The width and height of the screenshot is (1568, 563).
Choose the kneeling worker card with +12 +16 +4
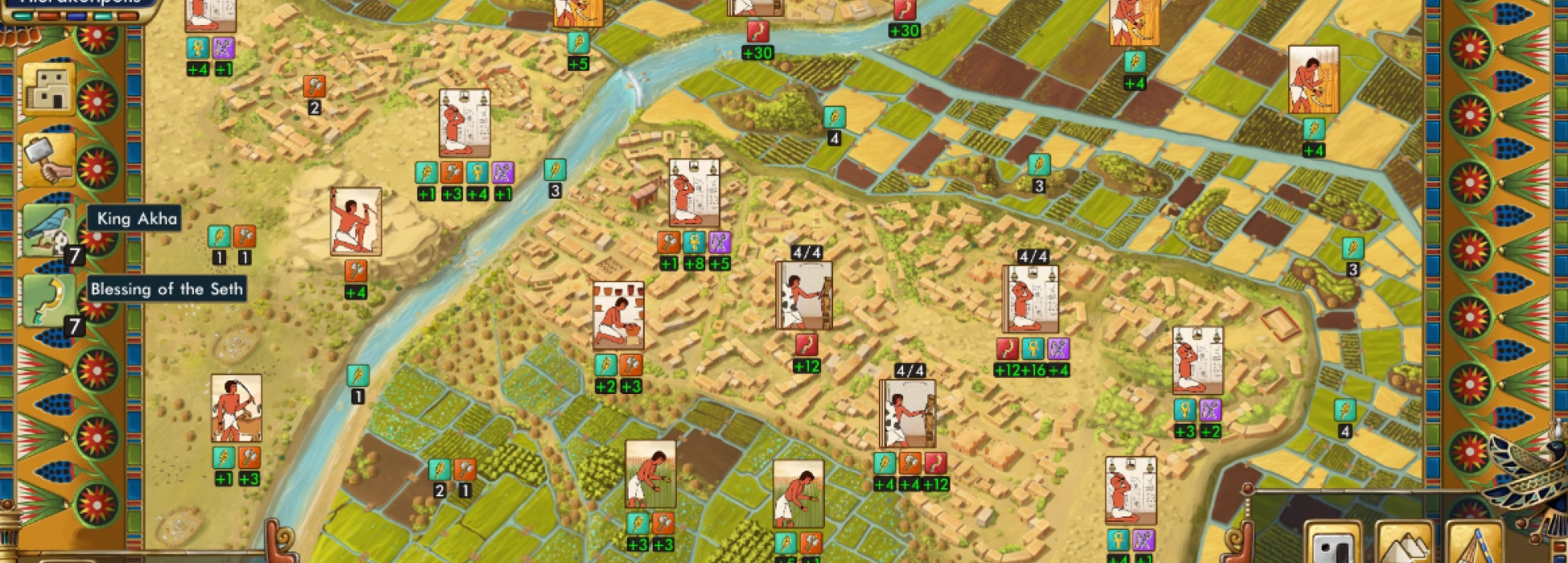click(1031, 298)
